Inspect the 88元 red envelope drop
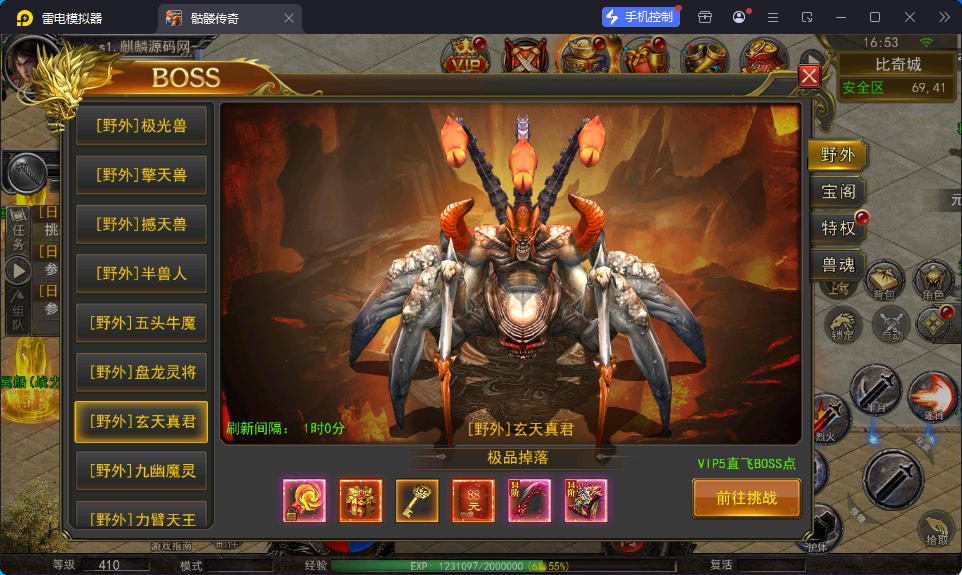Screen dimensions: 962x575 [473, 500]
